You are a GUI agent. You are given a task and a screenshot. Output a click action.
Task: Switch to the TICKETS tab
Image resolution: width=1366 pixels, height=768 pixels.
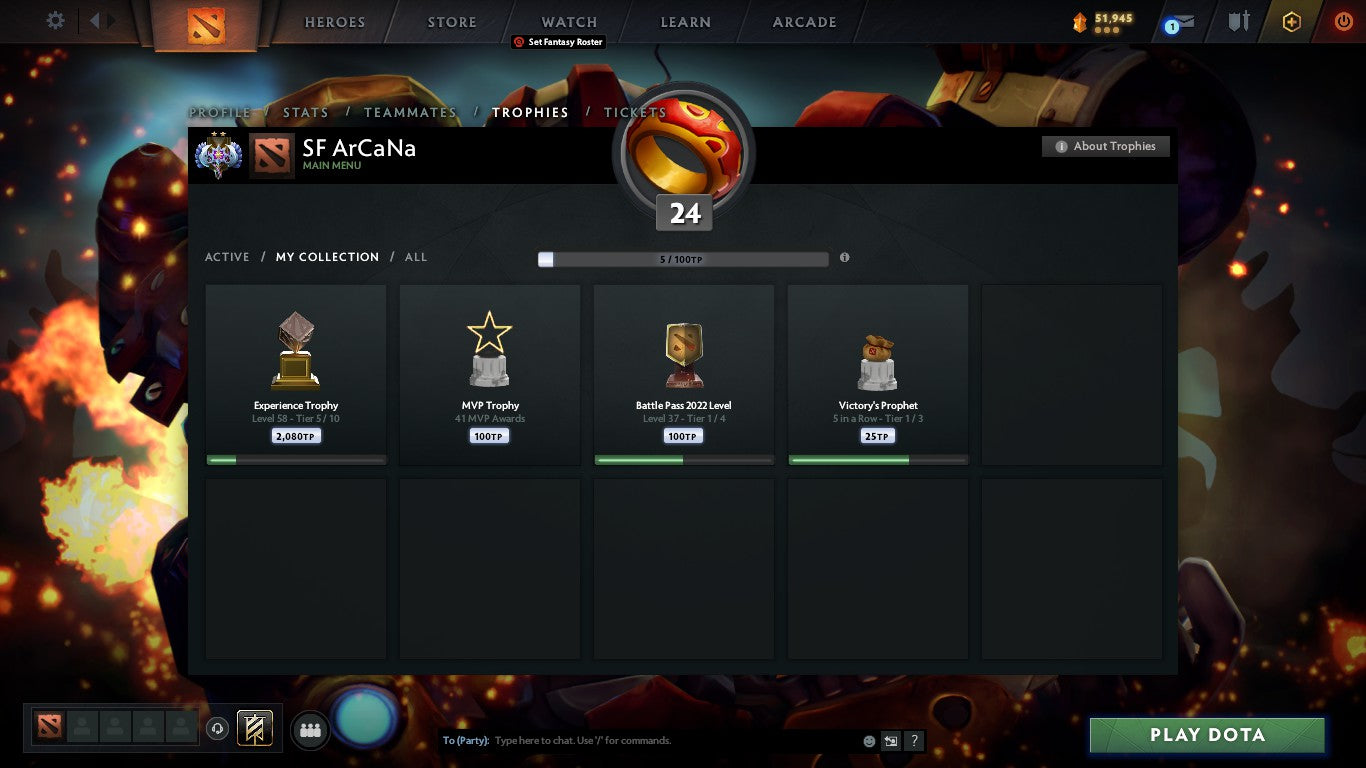pyautogui.click(x=634, y=112)
